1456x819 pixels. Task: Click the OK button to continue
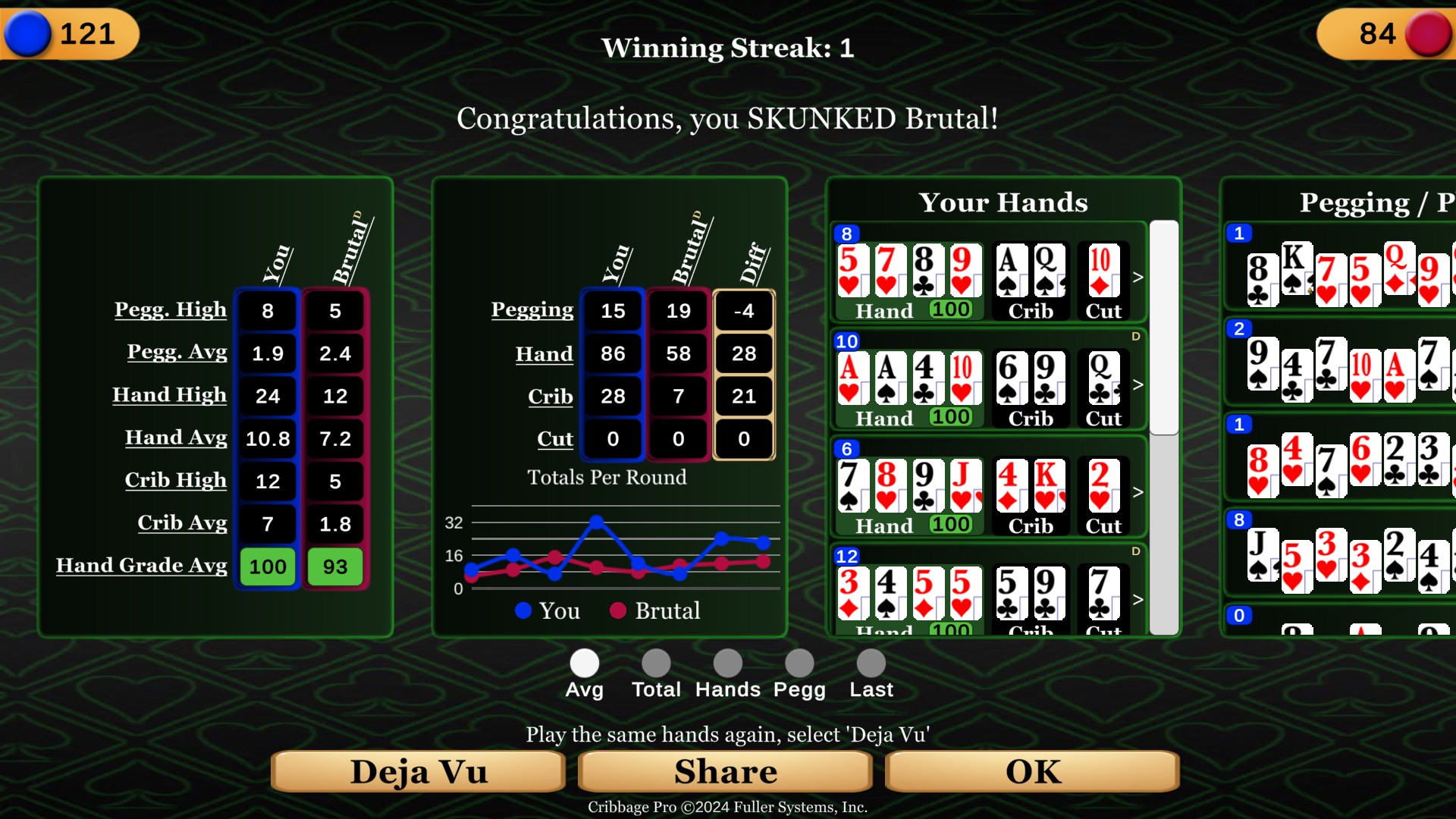1031,771
